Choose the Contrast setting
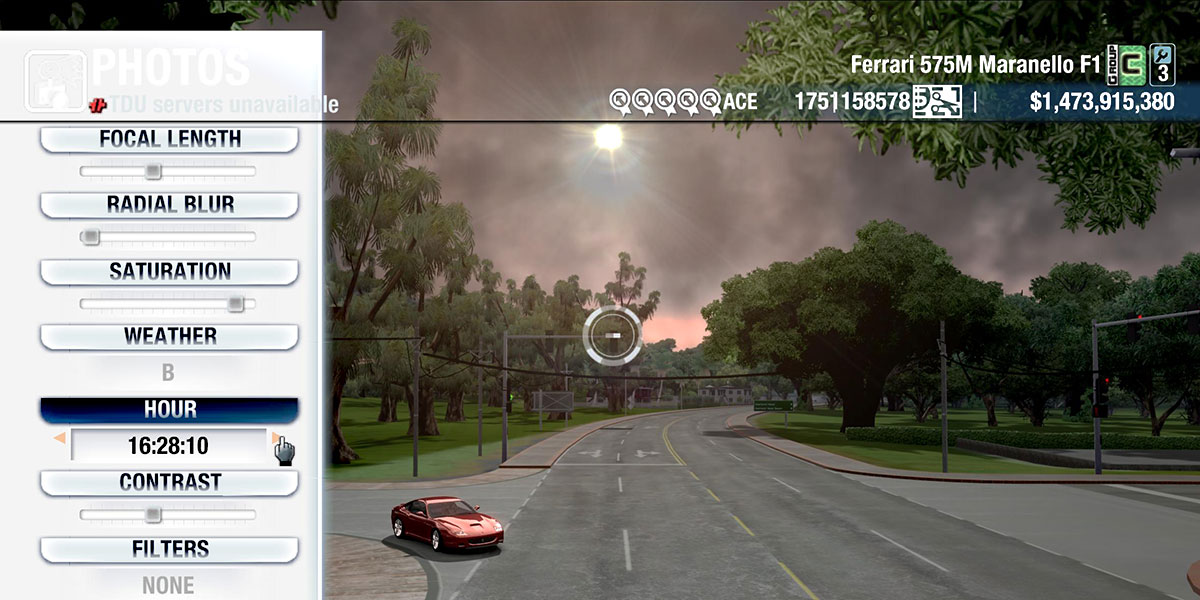The image size is (1200, 600). click(x=169, y=482)
